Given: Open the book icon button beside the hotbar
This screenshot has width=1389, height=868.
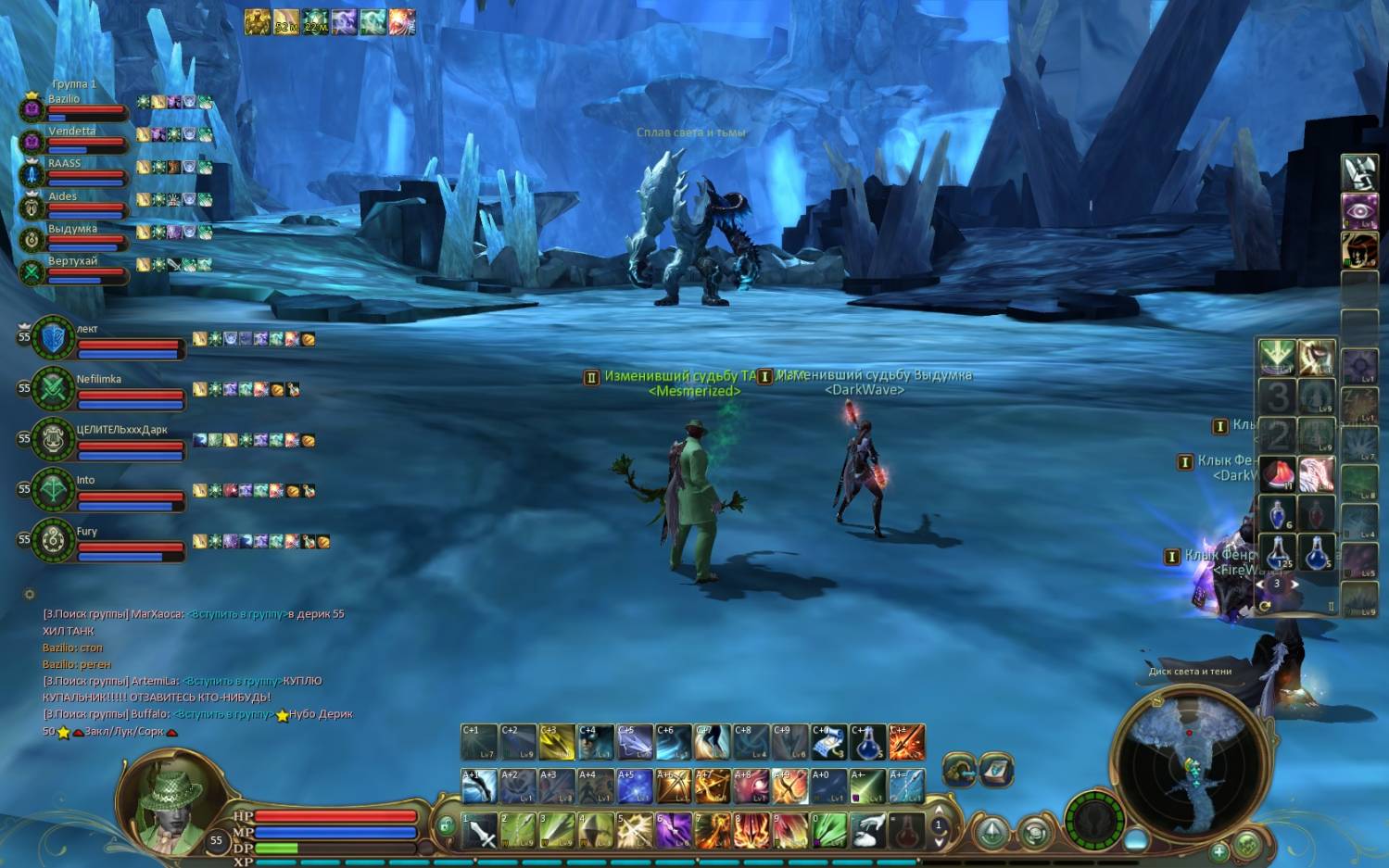Looking at the screenshot, I should pyautogui.click(x=996, y=769).
